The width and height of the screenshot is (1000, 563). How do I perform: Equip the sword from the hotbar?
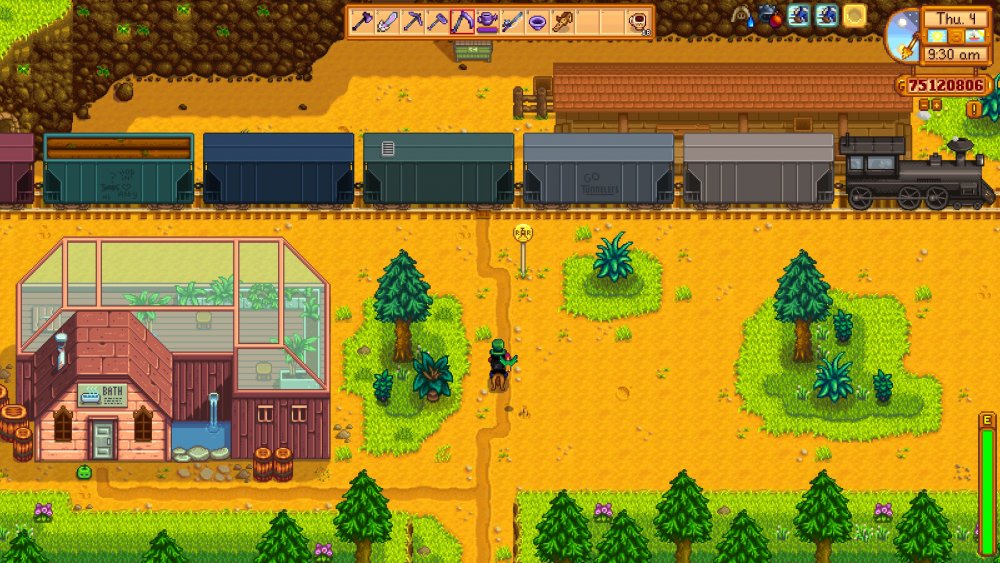(x=386, y=21)
